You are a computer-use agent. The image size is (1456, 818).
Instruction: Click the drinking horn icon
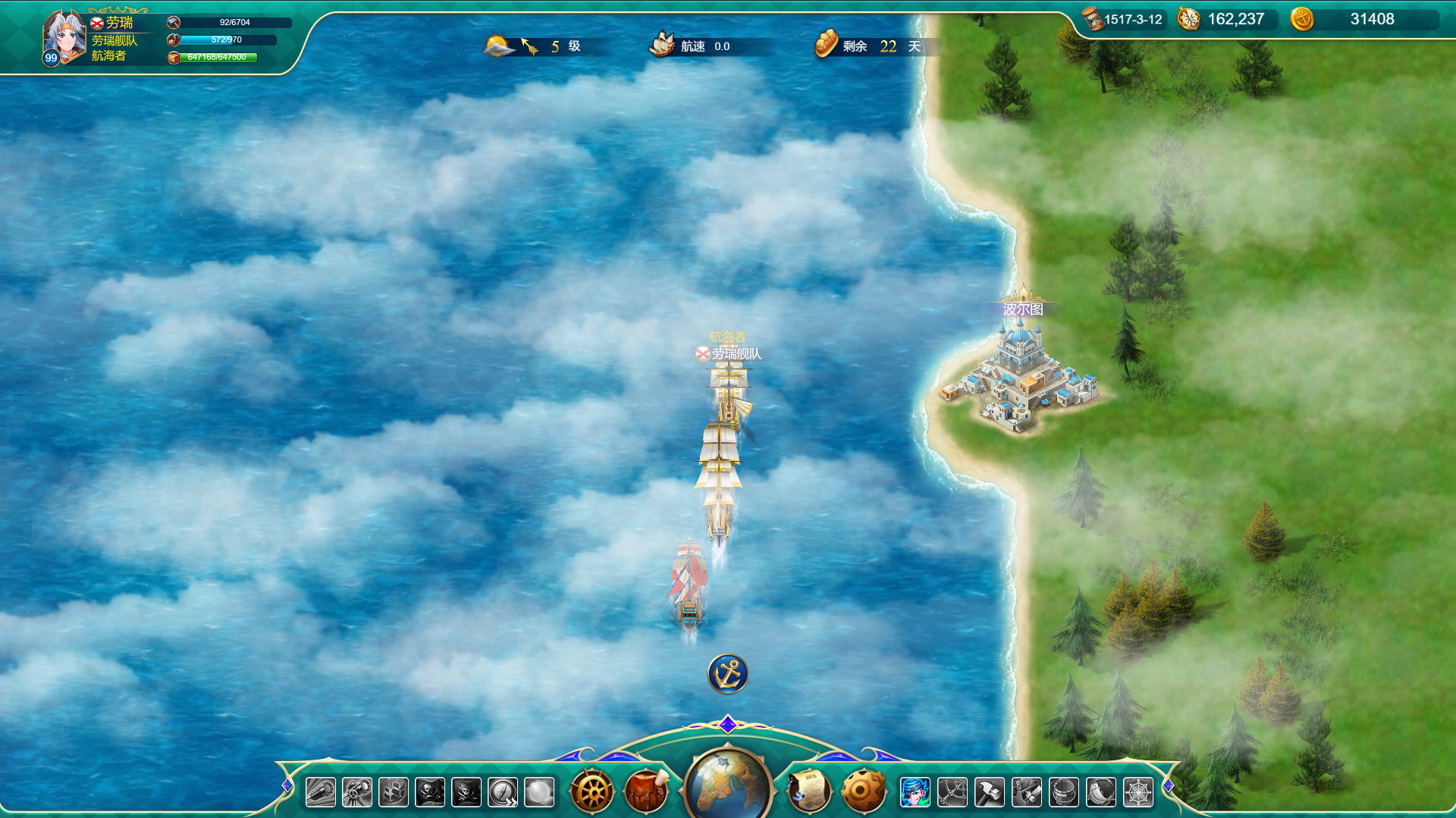click(1101, 790)
